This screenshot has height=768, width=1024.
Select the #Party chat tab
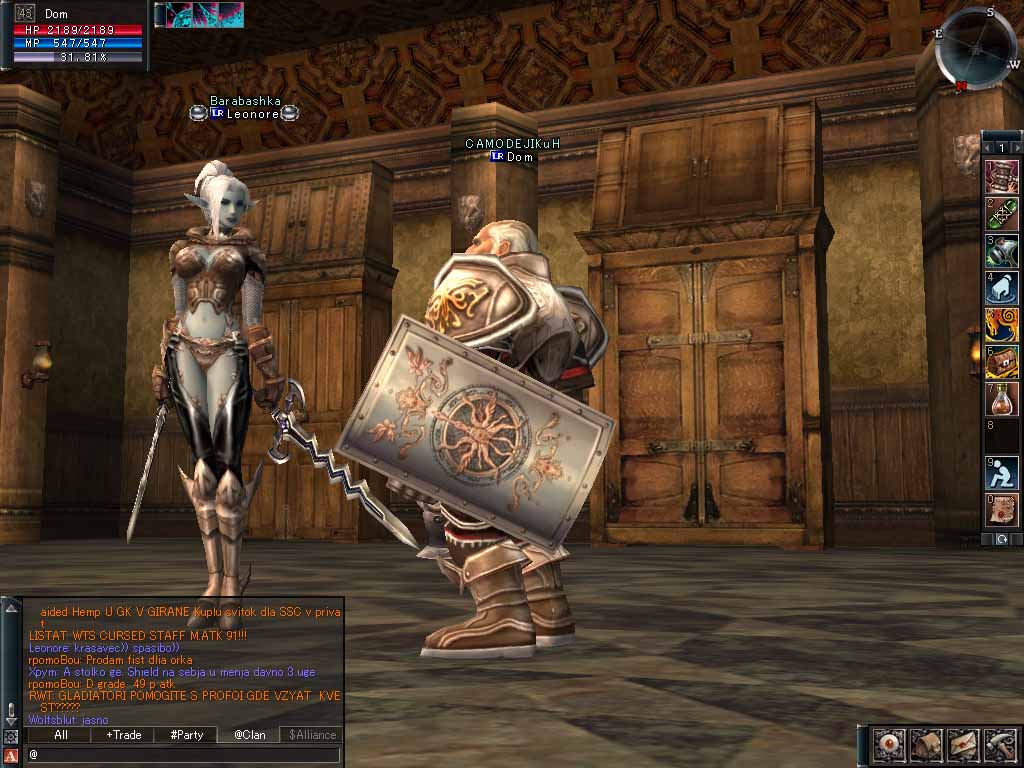tap(186, 735)
